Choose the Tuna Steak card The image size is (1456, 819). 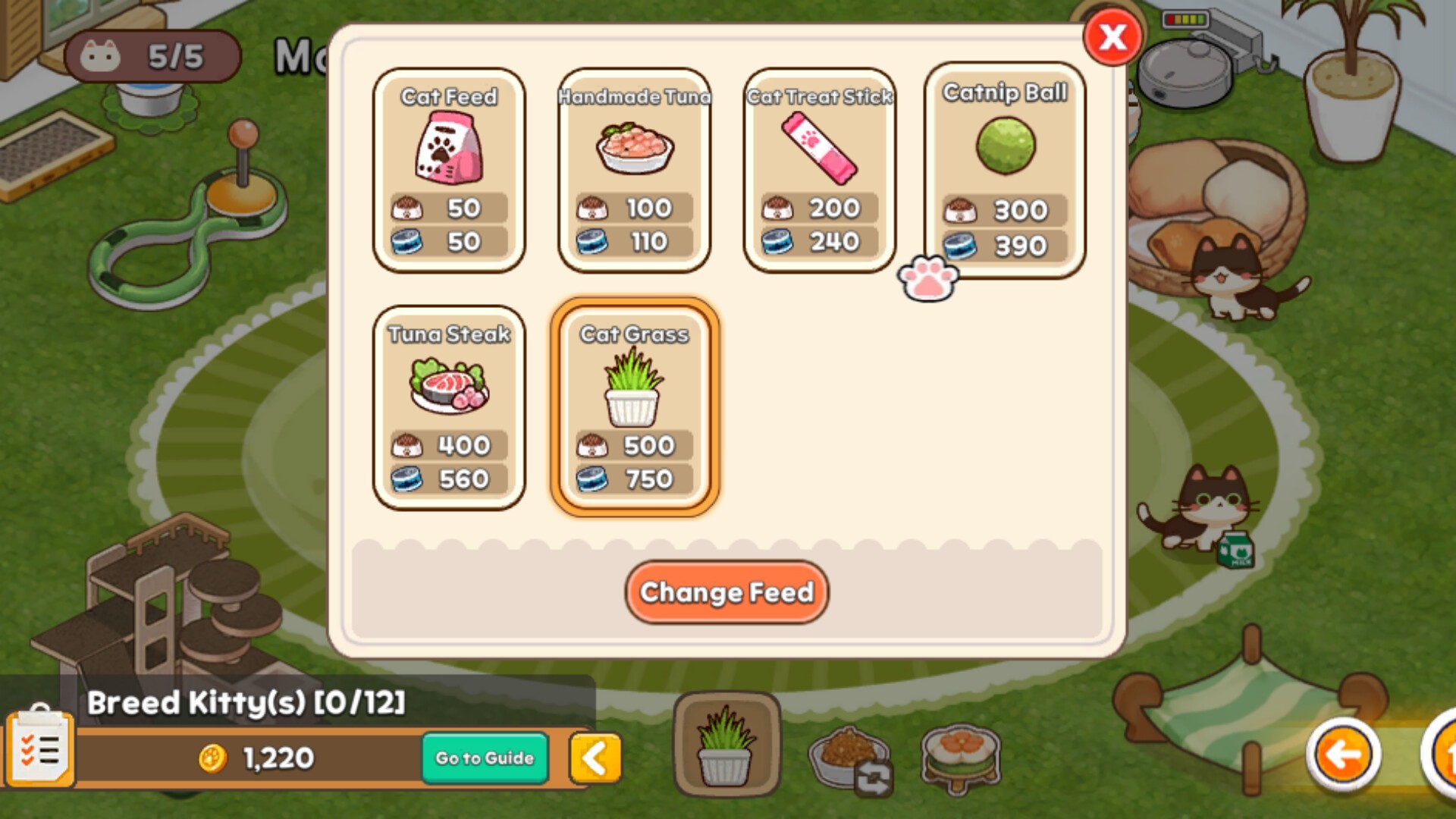(x=449, y=408)
